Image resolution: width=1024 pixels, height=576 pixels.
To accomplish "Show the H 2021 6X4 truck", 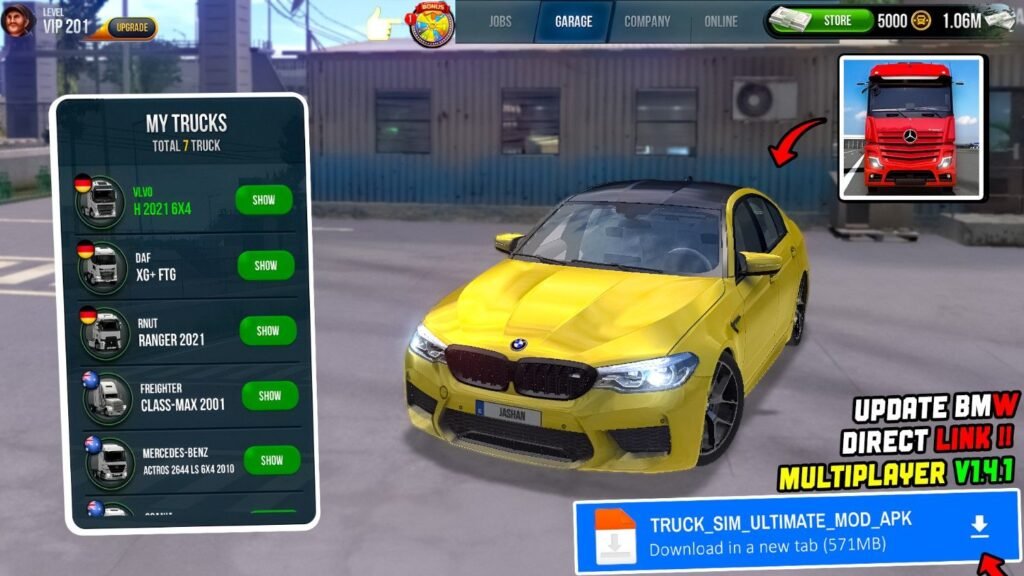I will click(x=264, y=200).
